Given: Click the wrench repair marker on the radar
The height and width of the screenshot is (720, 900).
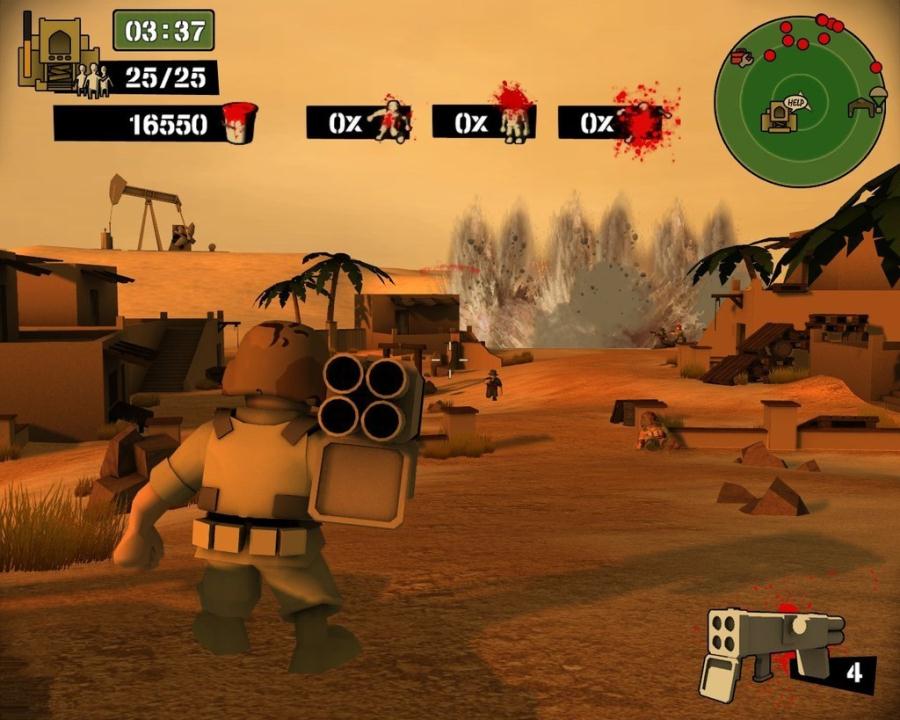Looking at the screenshot, I should (742, 59).
